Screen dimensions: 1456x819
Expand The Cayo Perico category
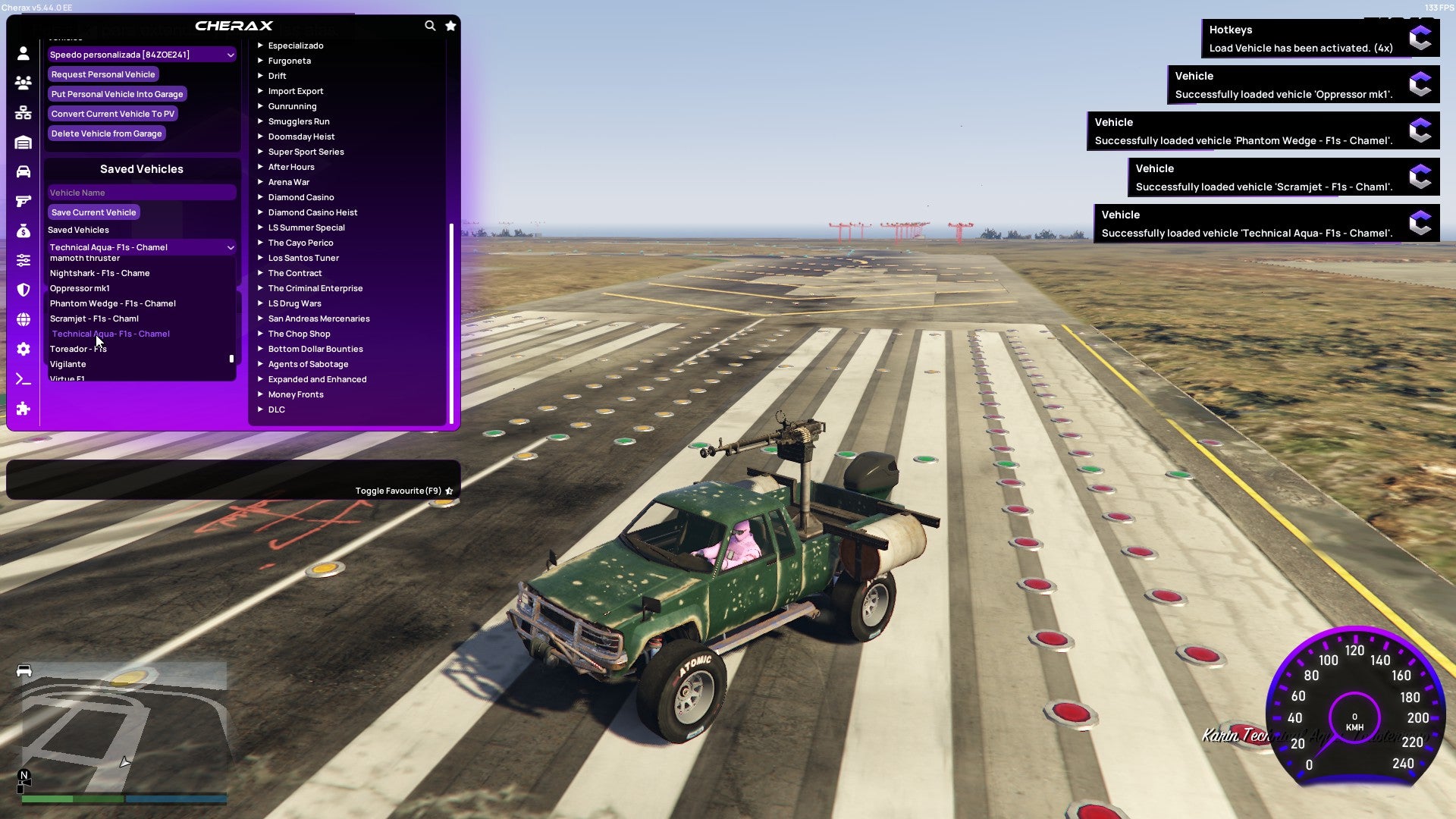(301, 242)
